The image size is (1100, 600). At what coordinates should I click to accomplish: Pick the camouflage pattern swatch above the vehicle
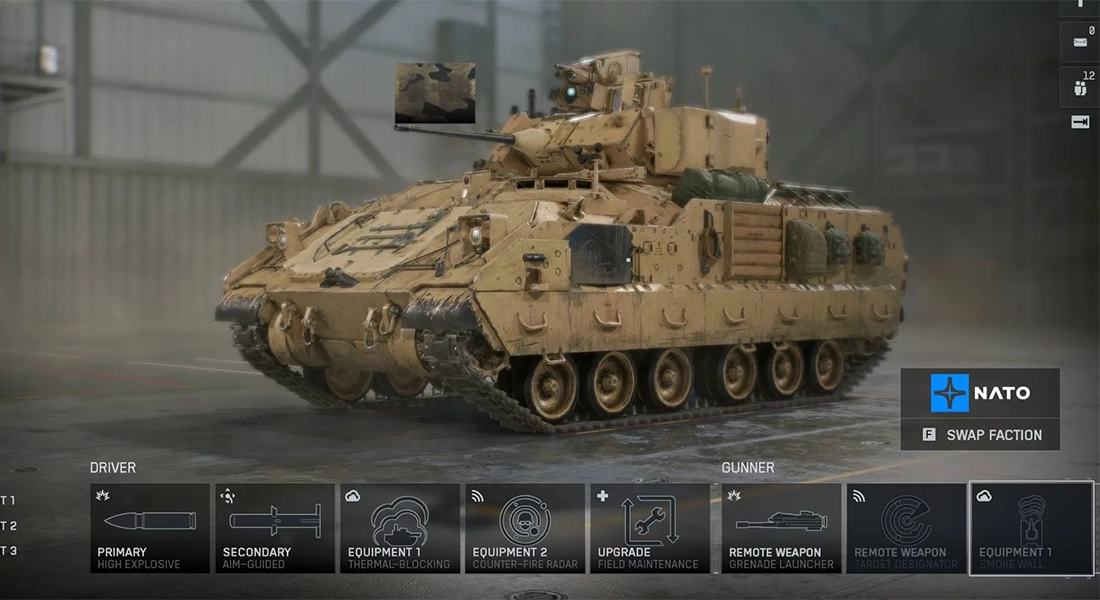[x=435, y=93]
